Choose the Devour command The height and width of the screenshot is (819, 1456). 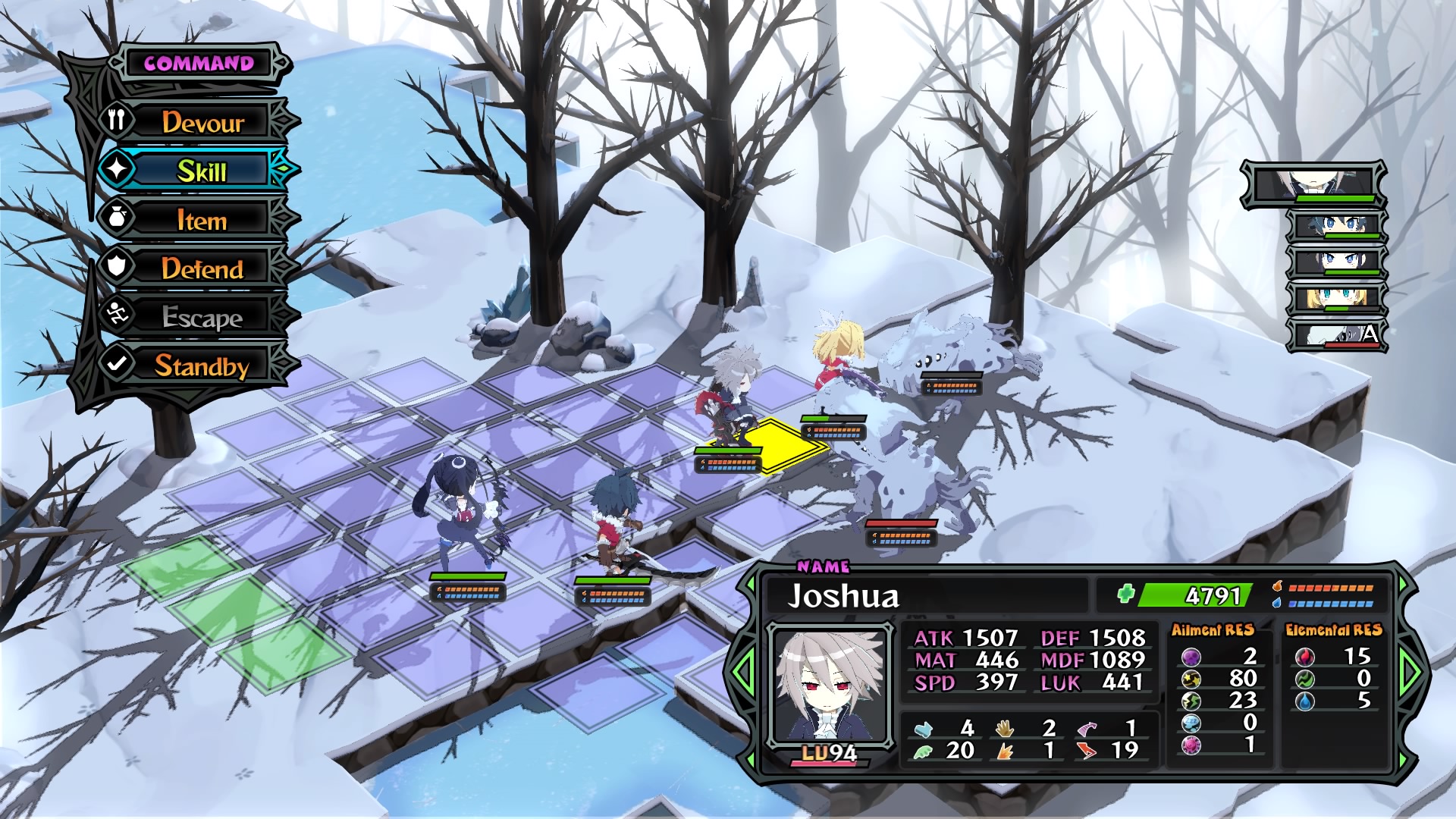[202, 122]
